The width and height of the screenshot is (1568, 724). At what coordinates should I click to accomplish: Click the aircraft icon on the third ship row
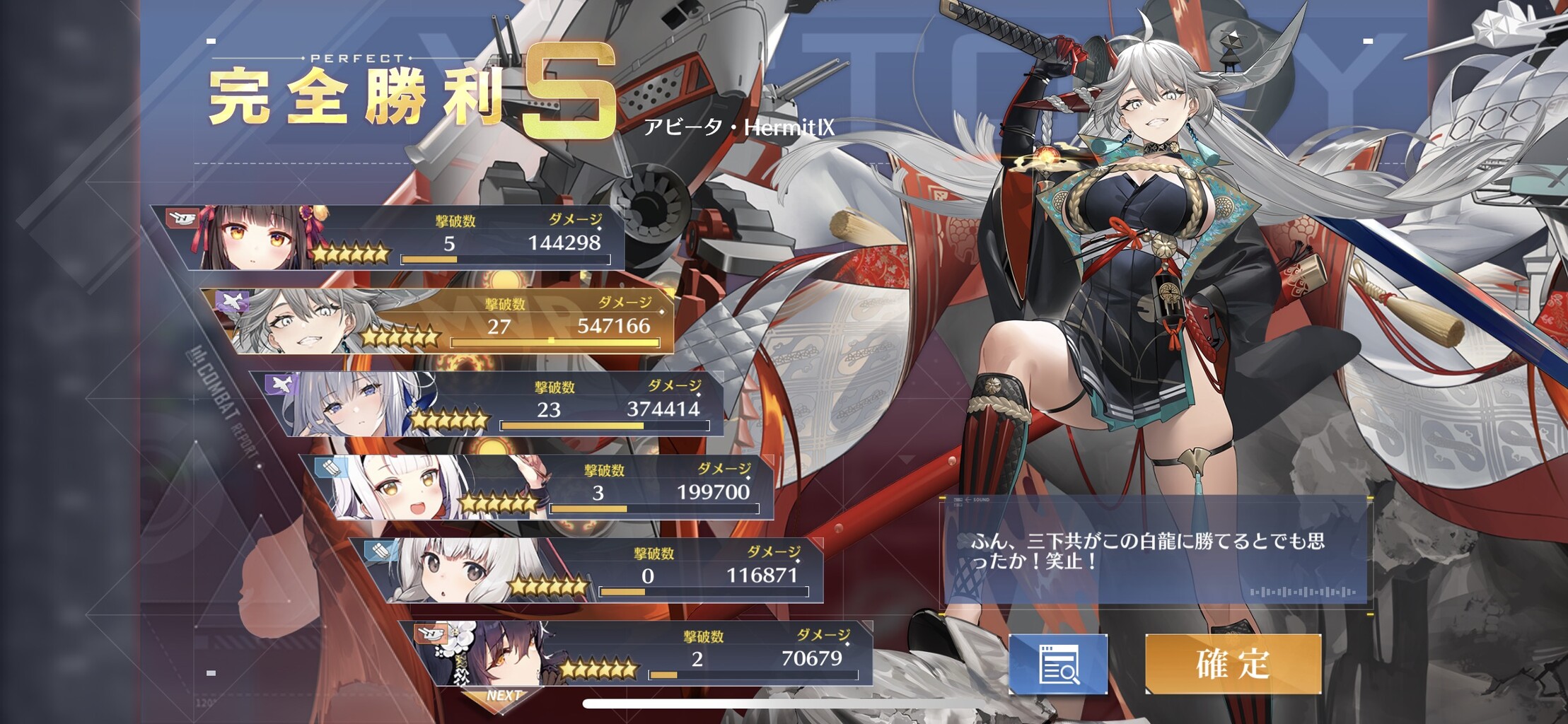281,386
